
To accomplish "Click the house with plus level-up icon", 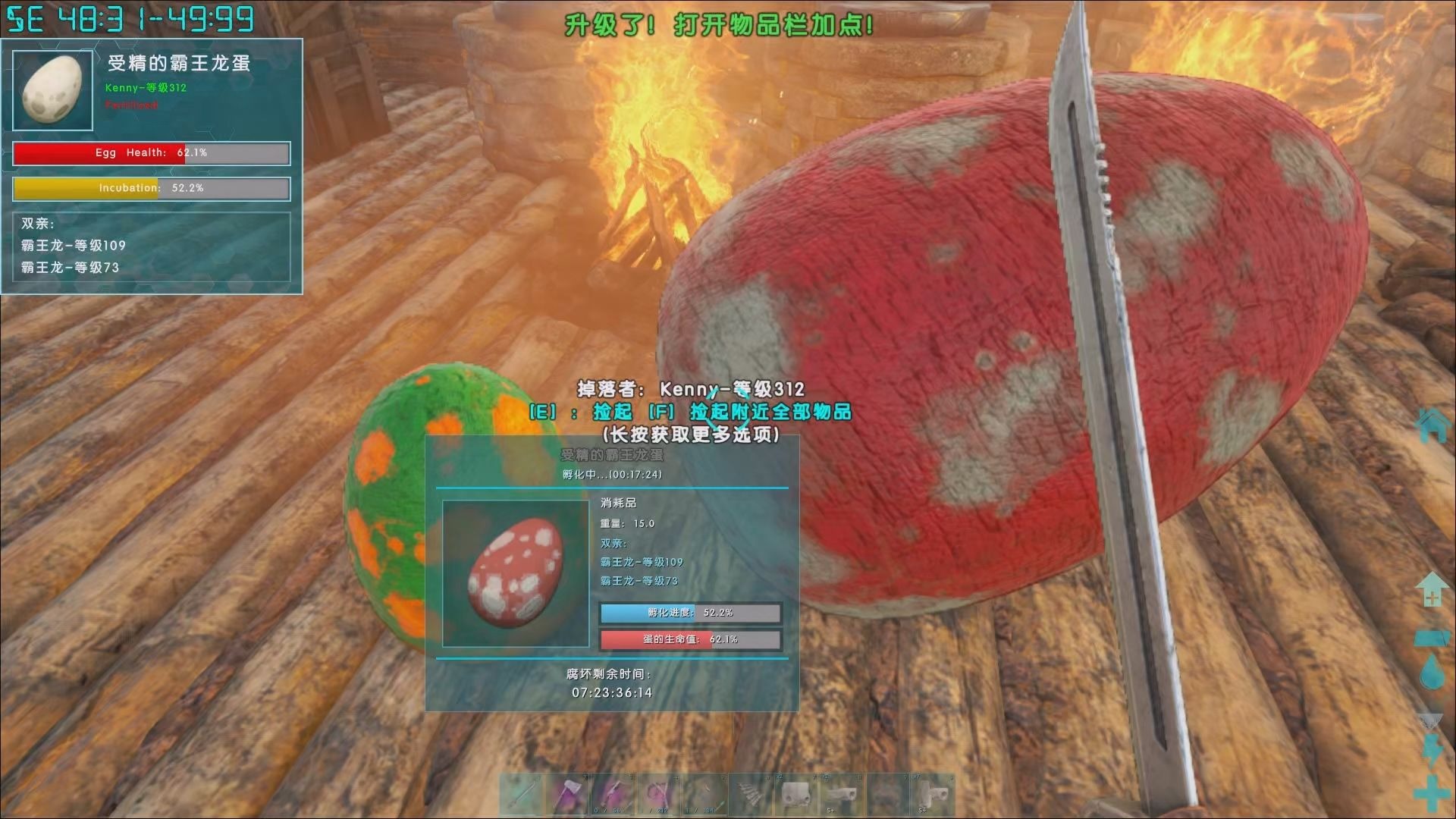I will (1432, 590).
